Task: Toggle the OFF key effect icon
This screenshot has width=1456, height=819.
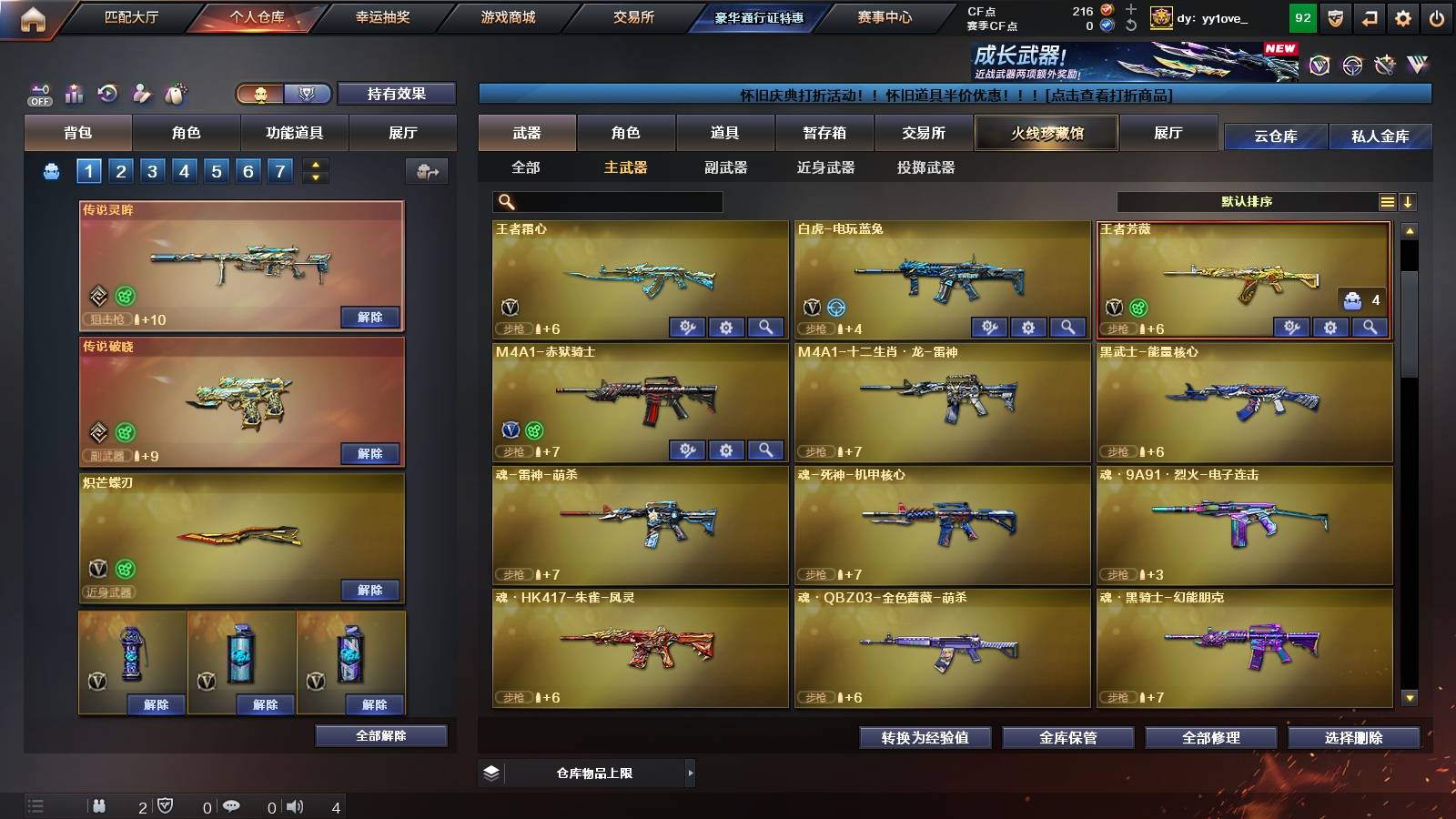Action: tap(40, 91)
